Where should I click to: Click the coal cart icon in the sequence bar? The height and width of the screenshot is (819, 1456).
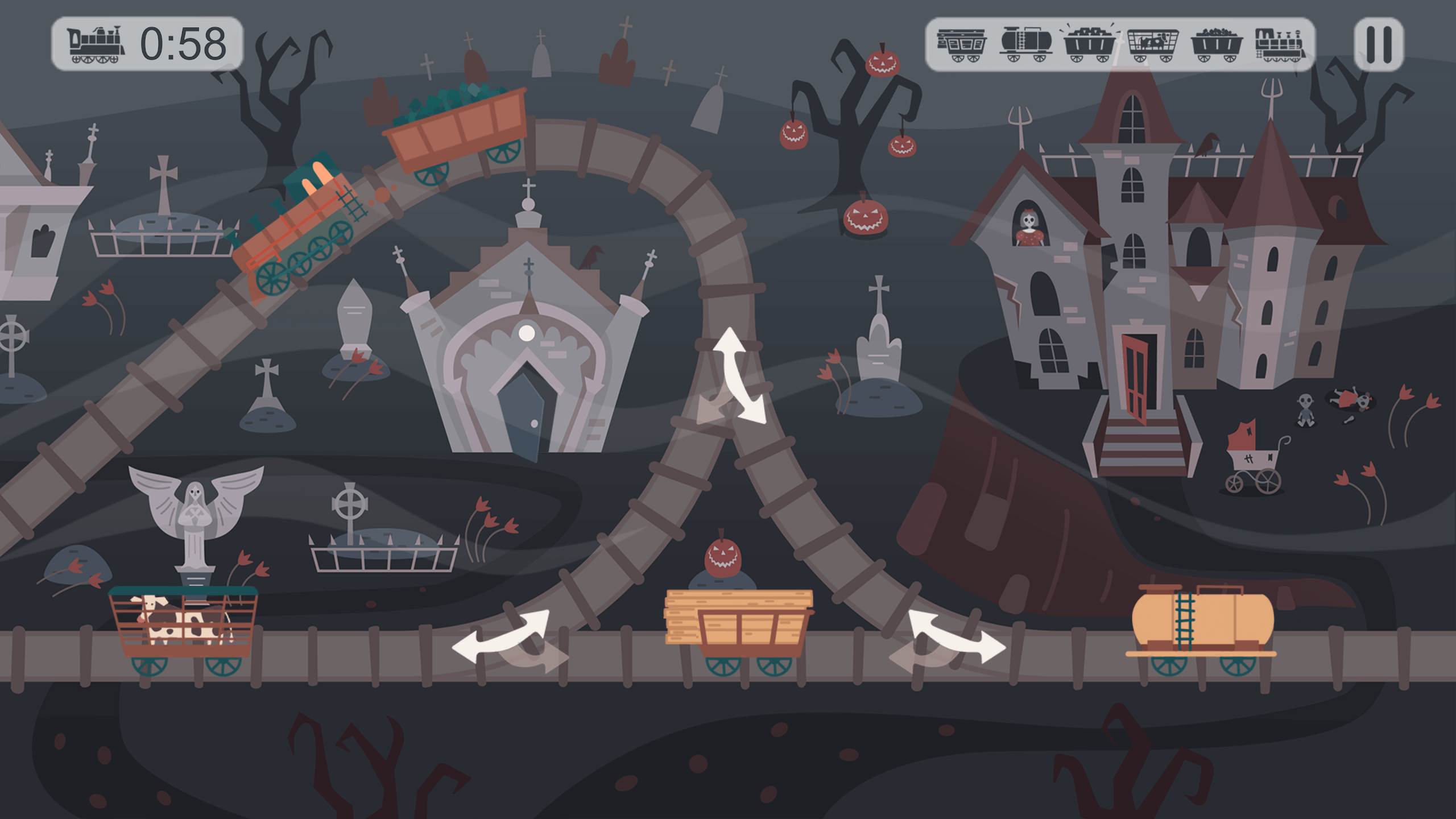(1217, 44)
